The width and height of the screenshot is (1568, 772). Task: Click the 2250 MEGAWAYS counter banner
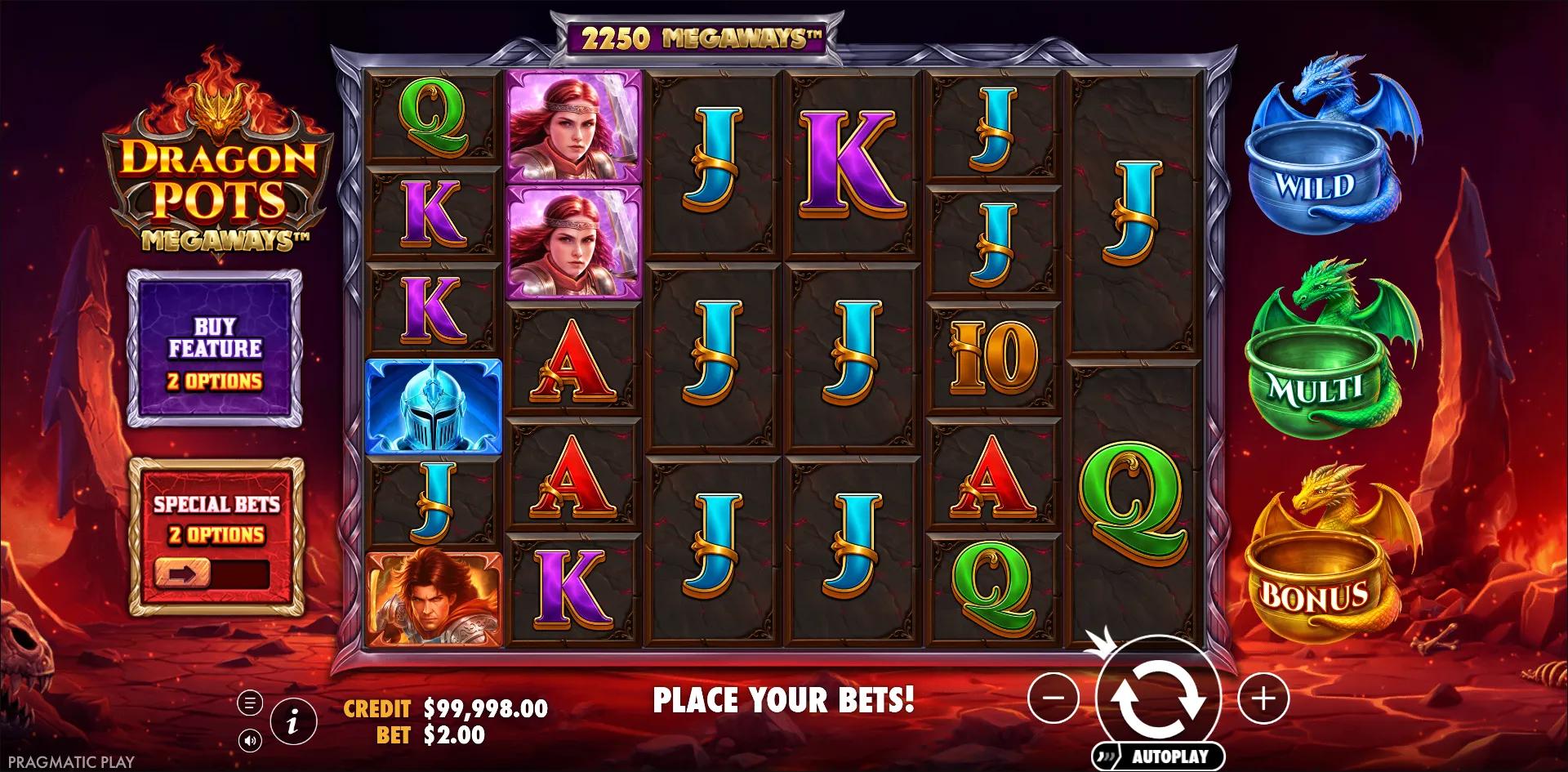[696, 36]
